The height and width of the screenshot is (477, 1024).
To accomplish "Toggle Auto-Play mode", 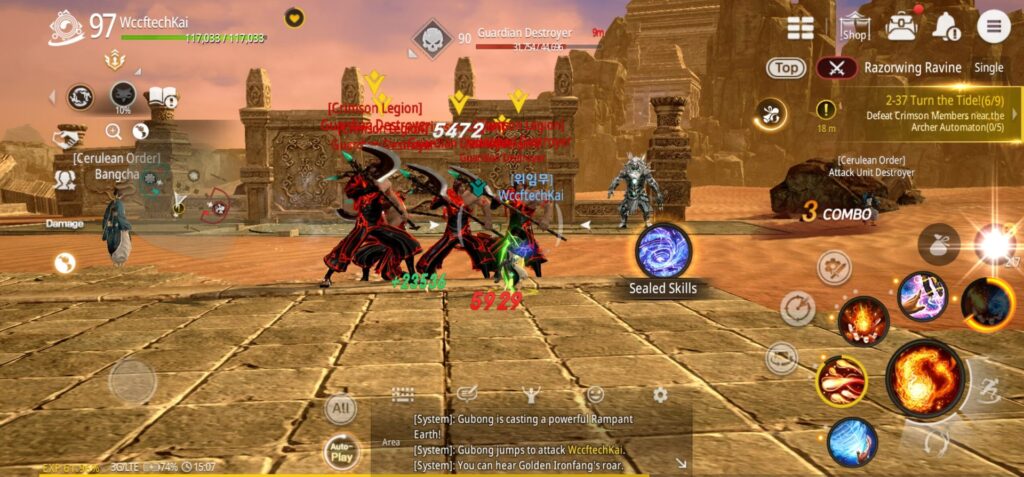I will coord(342,453).
